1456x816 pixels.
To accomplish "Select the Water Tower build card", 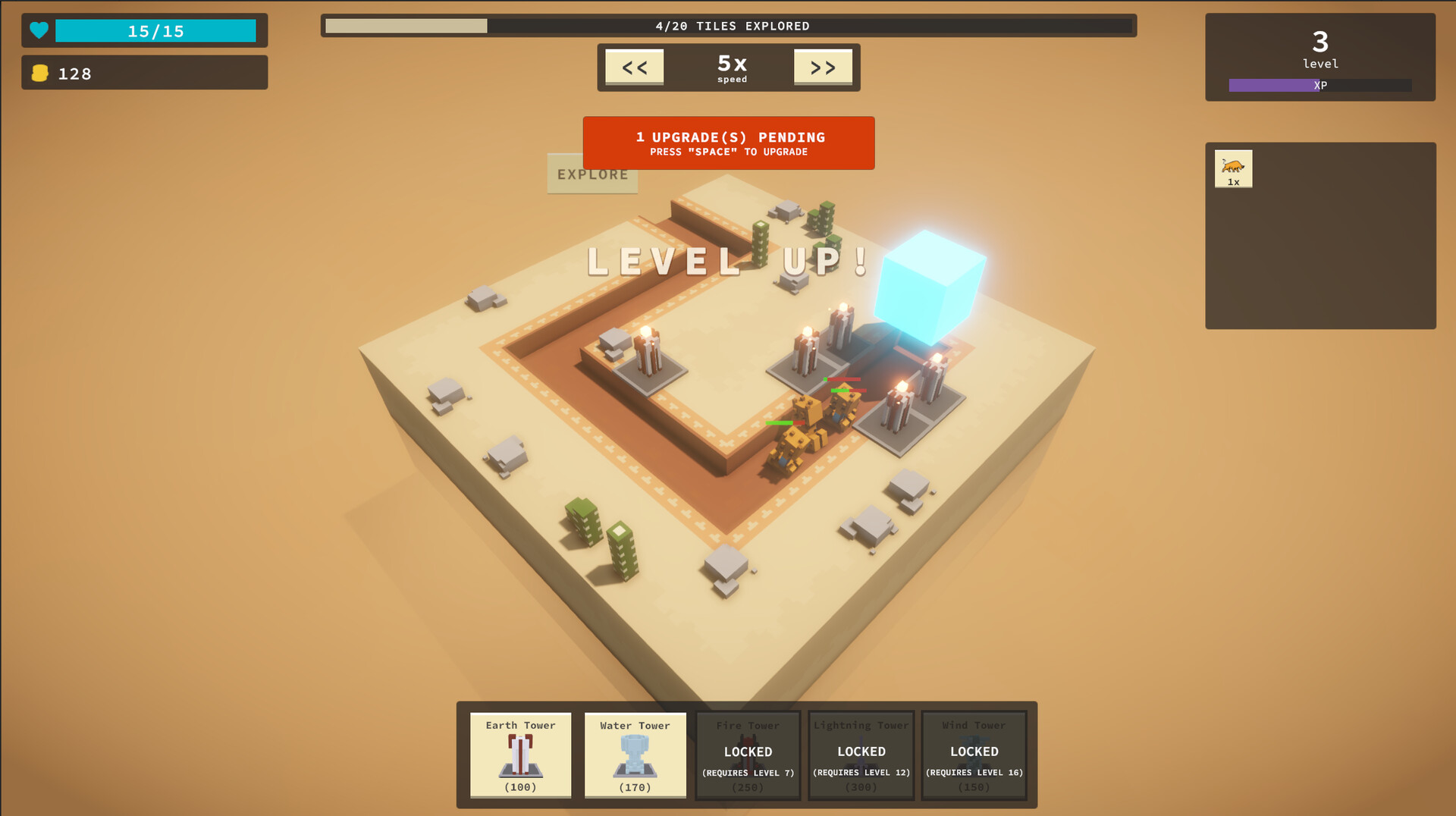I will pyautogui.click(x=635, y=755).
